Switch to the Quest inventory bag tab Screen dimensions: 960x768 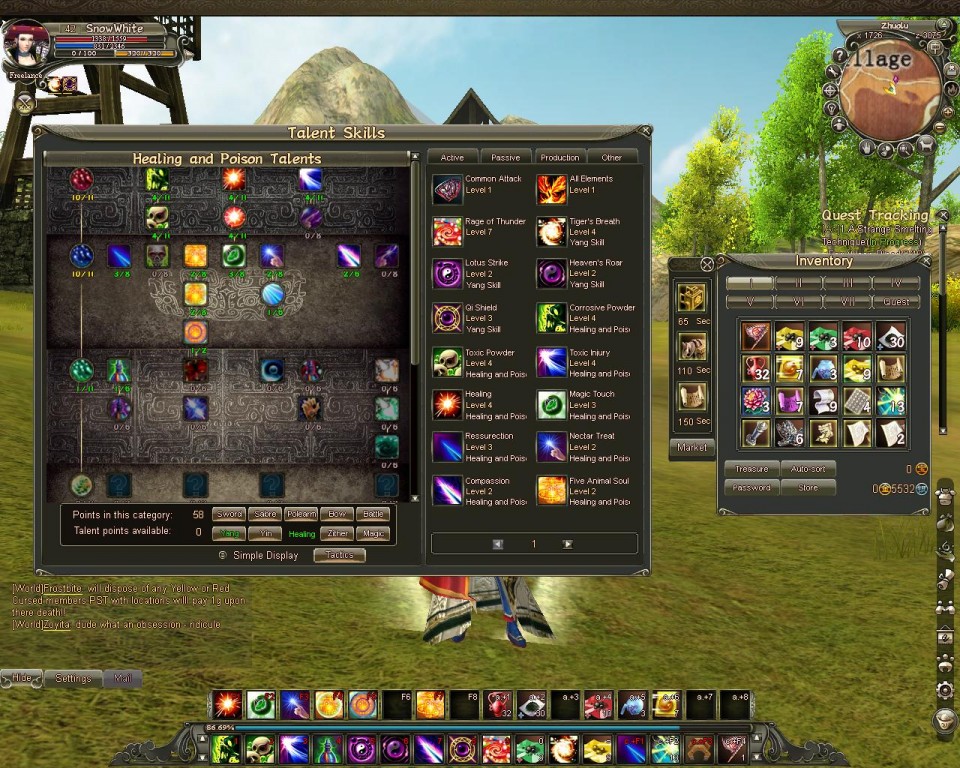tap(897, 301)
